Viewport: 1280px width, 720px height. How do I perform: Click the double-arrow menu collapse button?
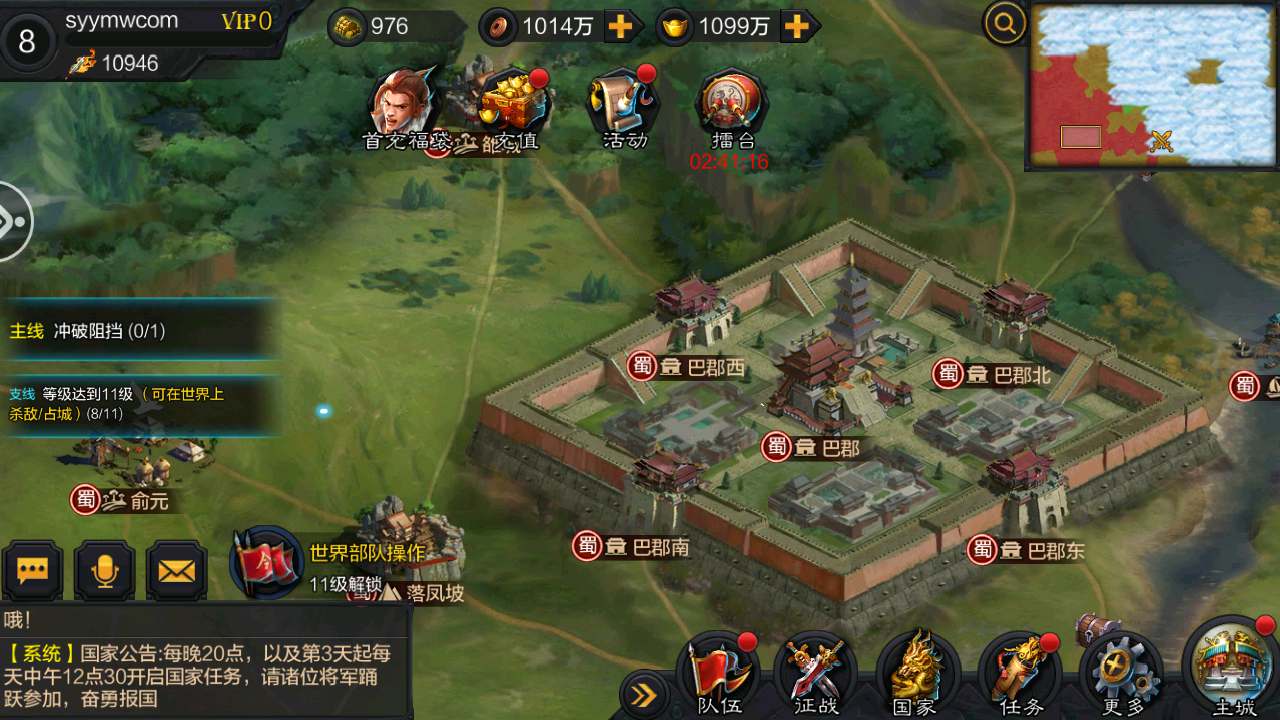pyautogui.click(x=644, y=695)
